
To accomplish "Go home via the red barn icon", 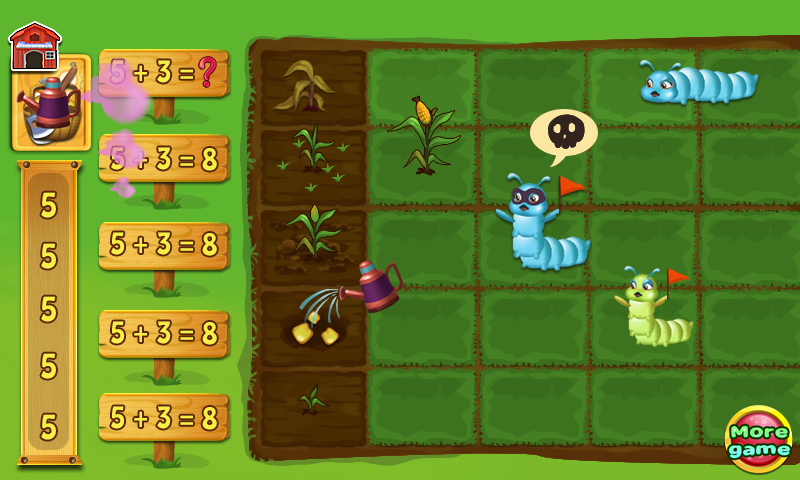I will tap(34, 46).
